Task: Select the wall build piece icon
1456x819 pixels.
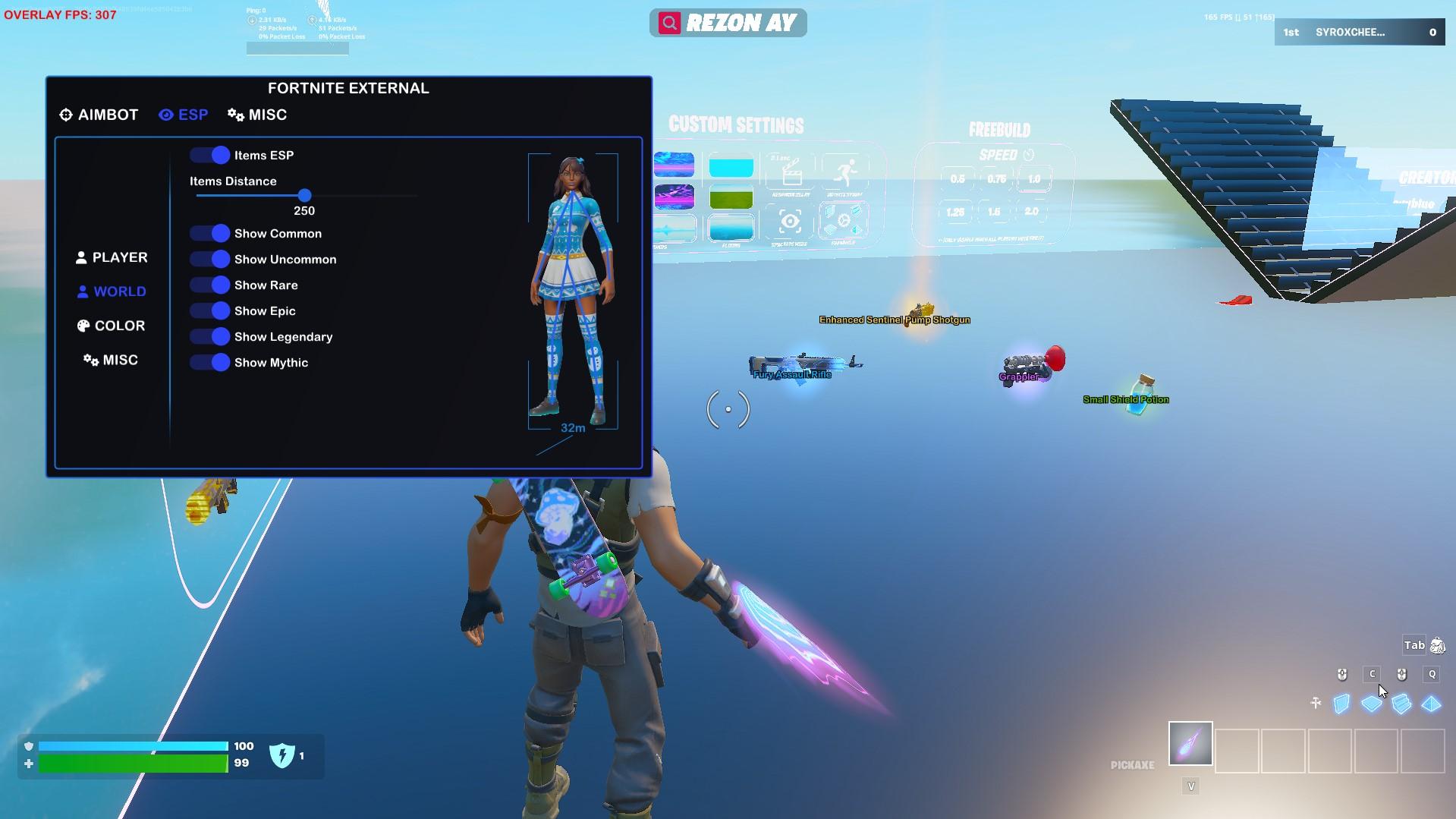Action: [1341, 703]
